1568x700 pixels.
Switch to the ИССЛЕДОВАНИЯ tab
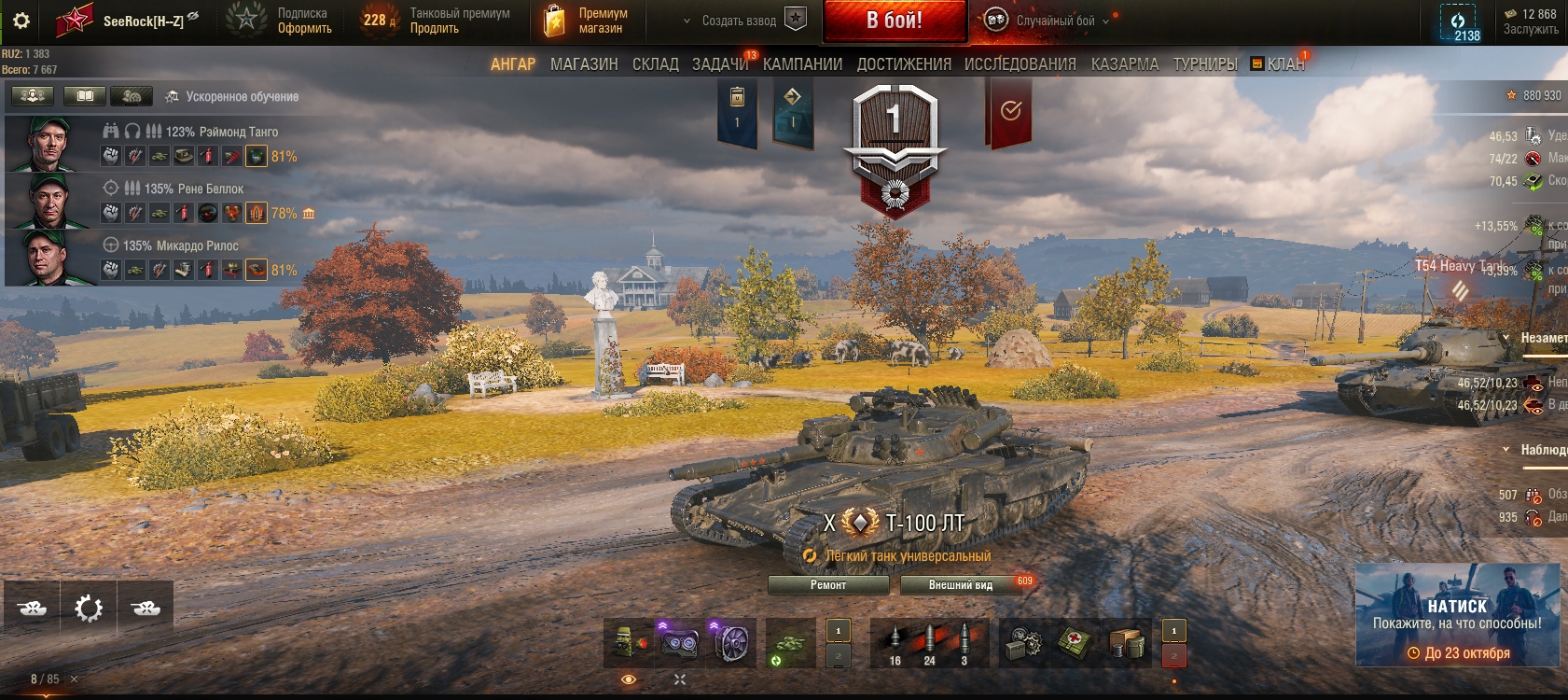tap(1020, 64)
